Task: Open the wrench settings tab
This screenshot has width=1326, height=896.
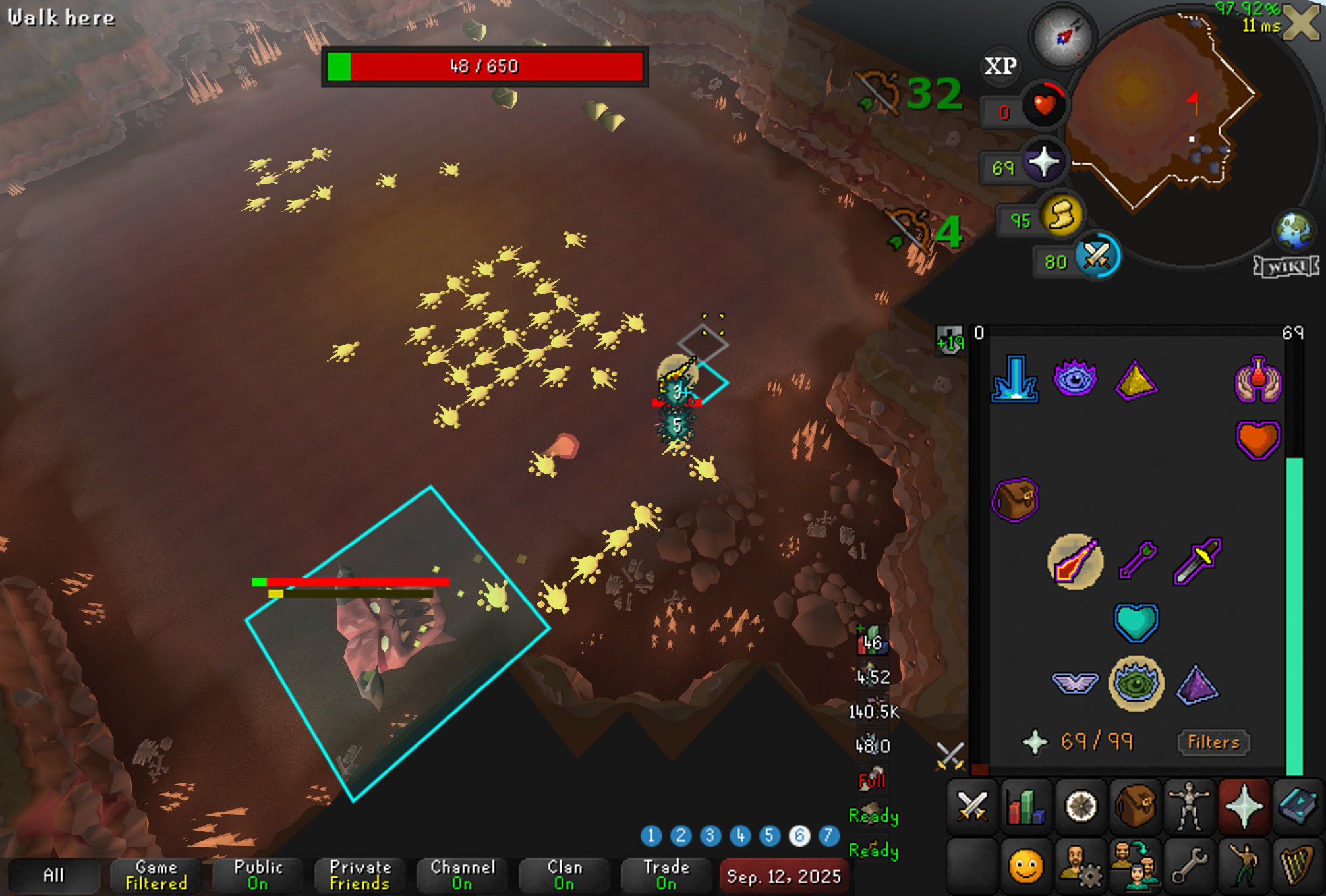Action: coord(1189,864)
